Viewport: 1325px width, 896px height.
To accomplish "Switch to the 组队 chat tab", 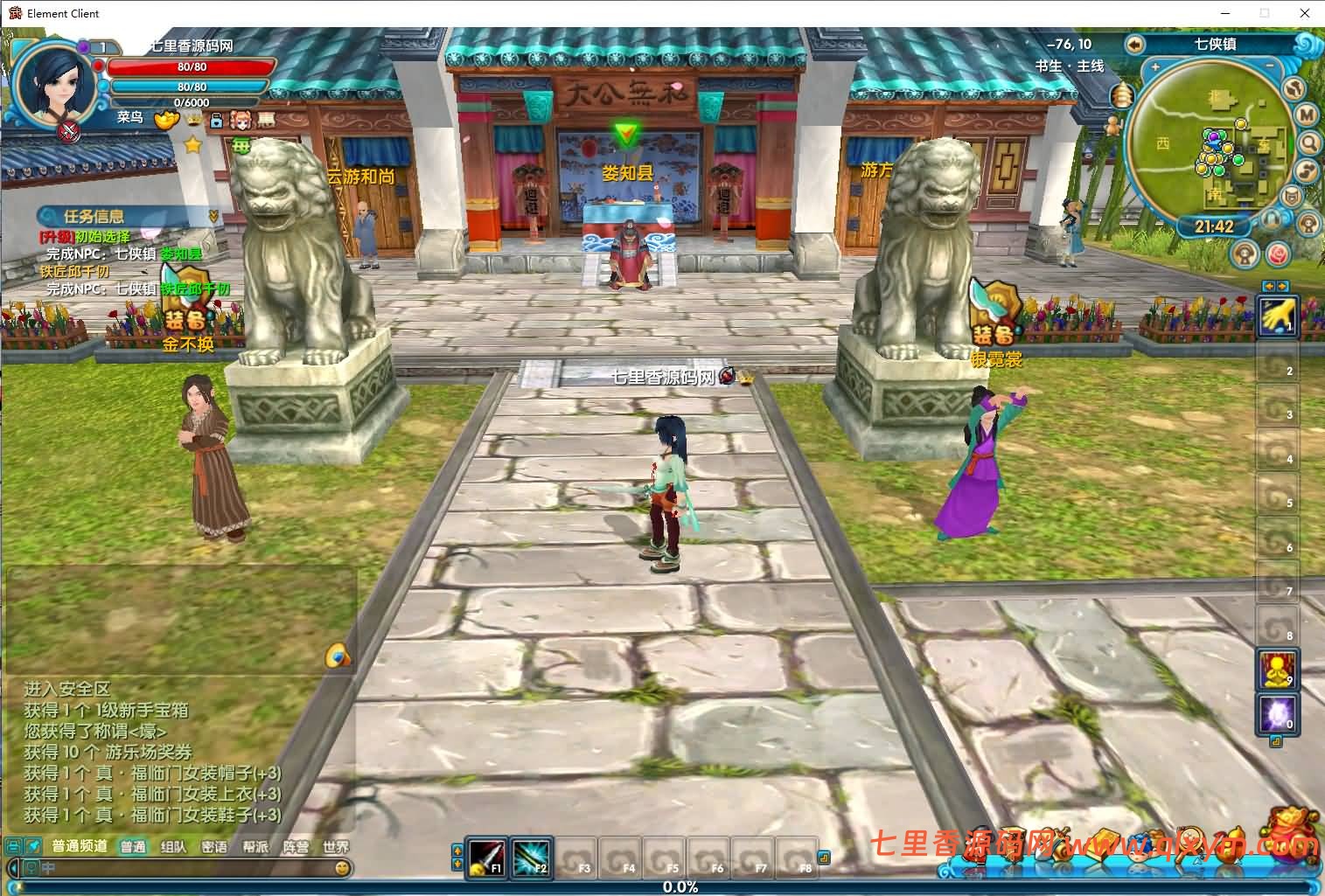I will tap(172, 846).
